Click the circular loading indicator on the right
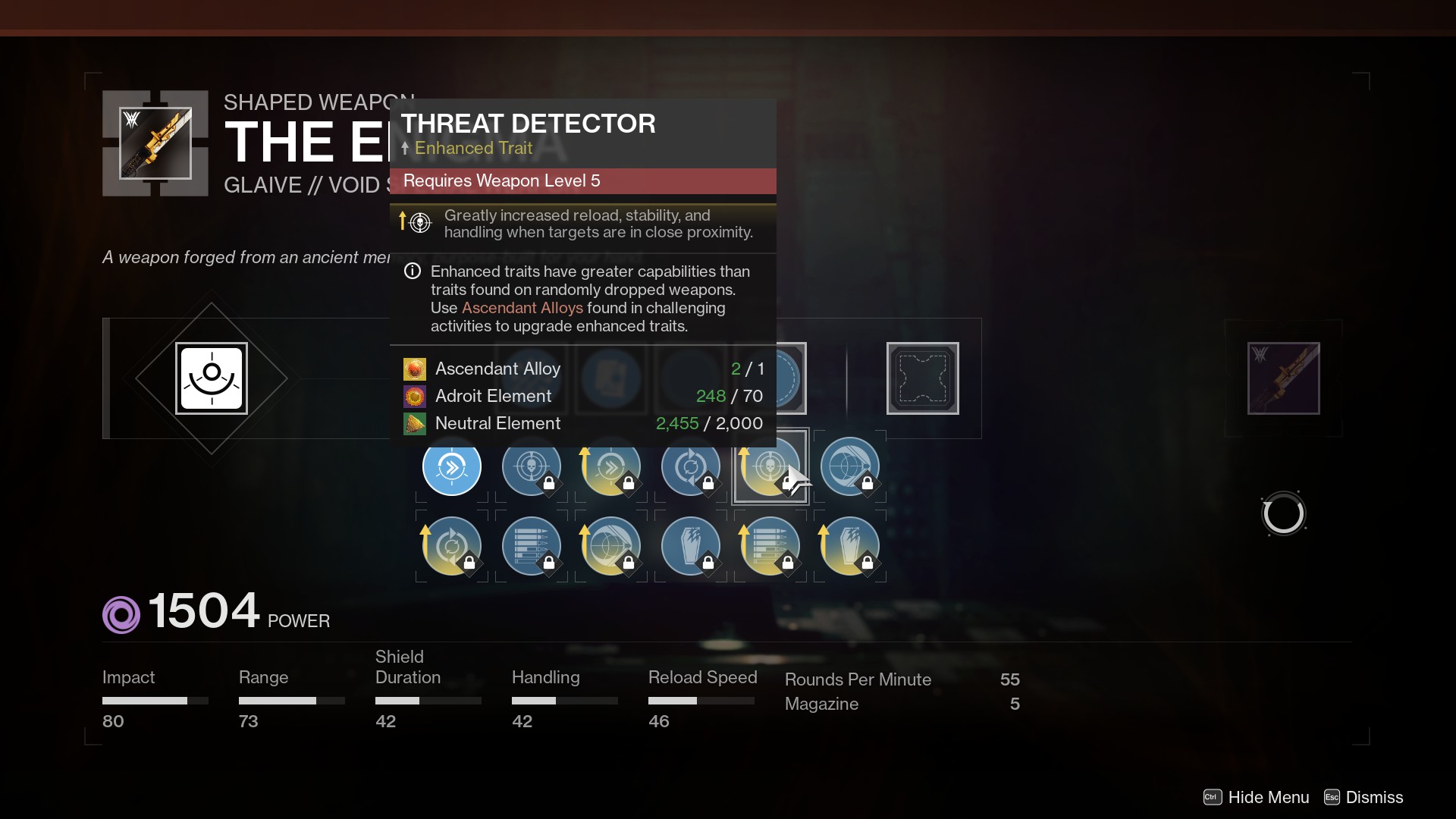This screenshot has width=1456, height=819. [1283, 513]
